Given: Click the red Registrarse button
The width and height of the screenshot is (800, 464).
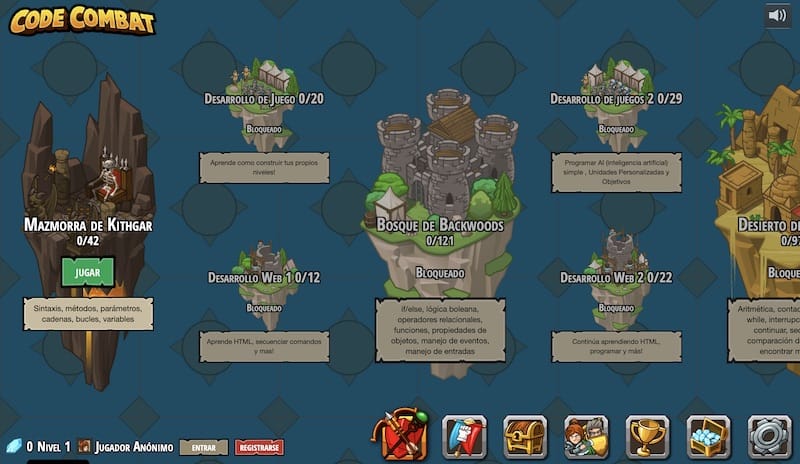Looking at the screenshot, I should [259, 447].
